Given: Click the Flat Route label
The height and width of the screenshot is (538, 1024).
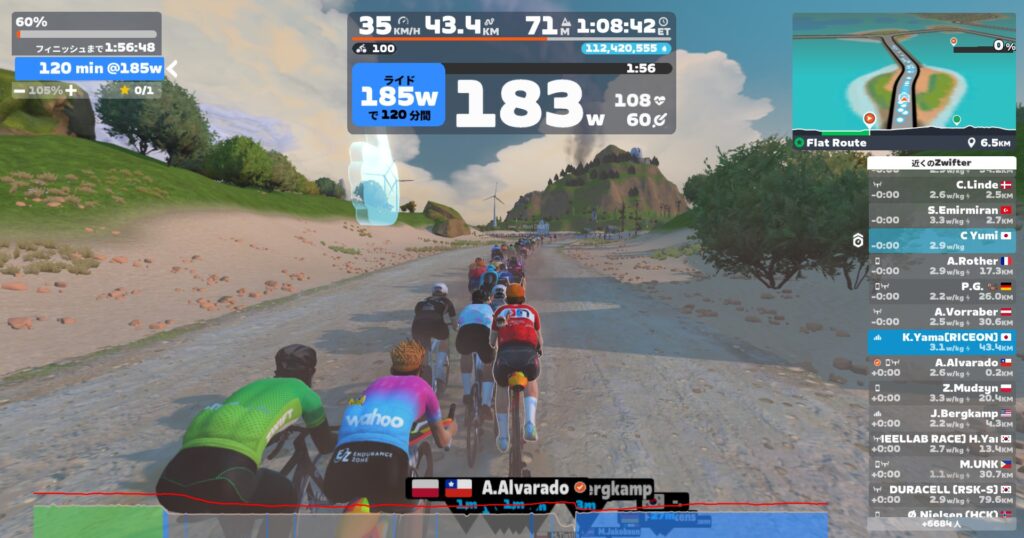Looking at the screenshot, I should [836, 143].
